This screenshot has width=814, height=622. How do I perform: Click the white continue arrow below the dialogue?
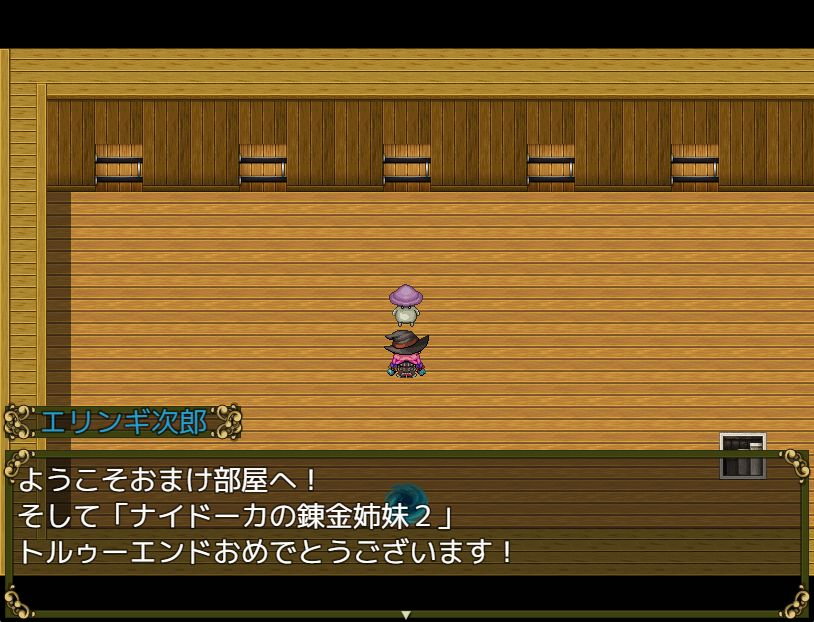(x=406, y=614)
